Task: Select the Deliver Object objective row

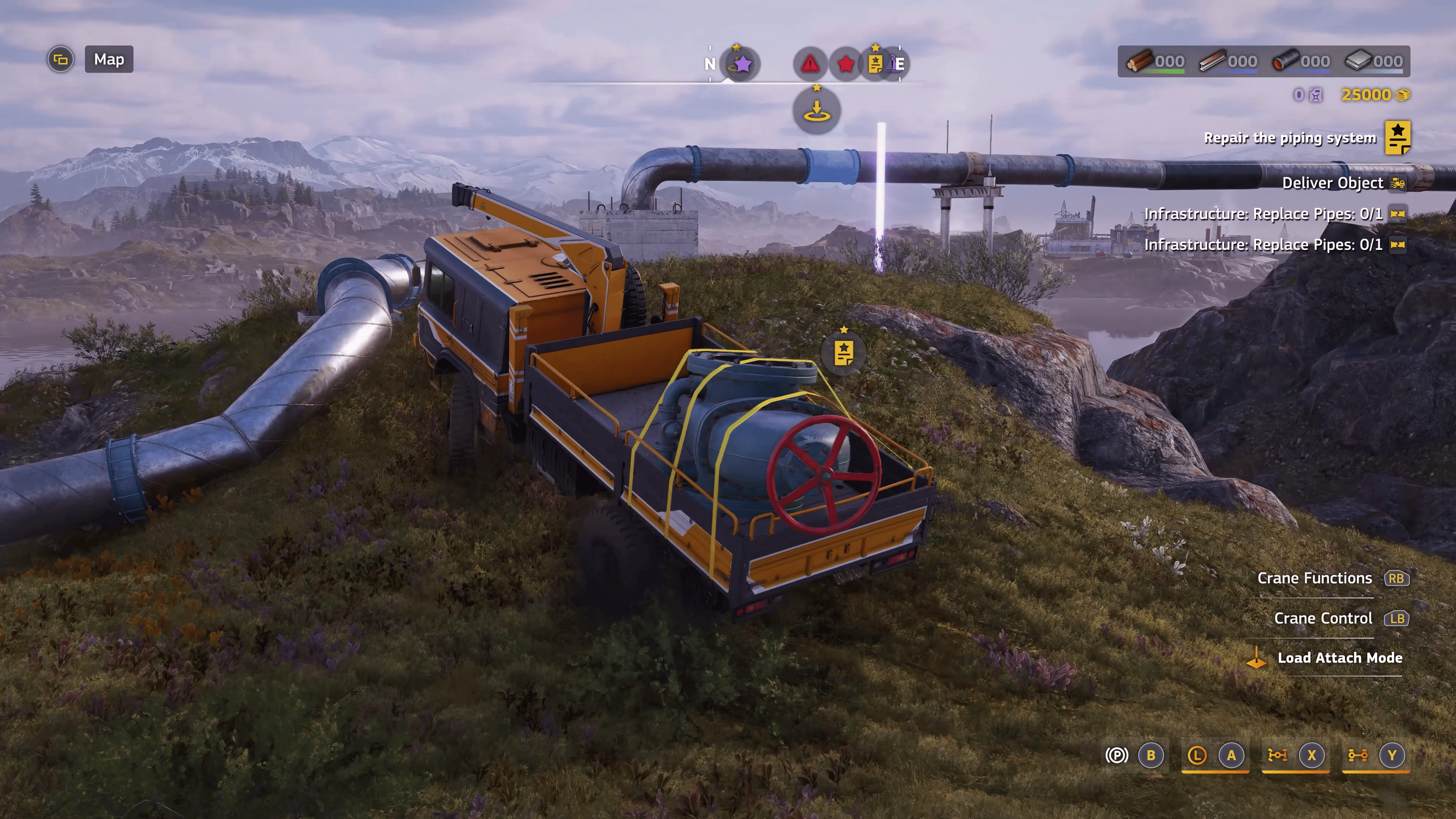Action: (x=1332, y=183)
